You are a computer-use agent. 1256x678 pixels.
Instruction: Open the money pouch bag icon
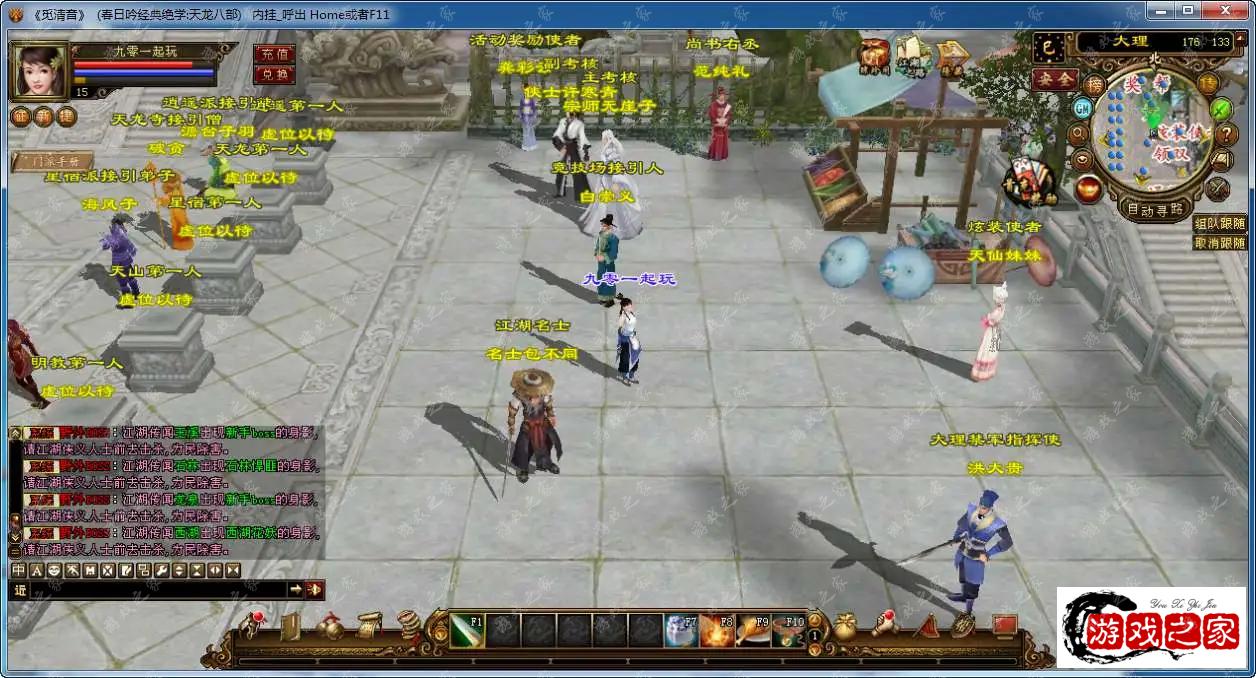point(845,627)
